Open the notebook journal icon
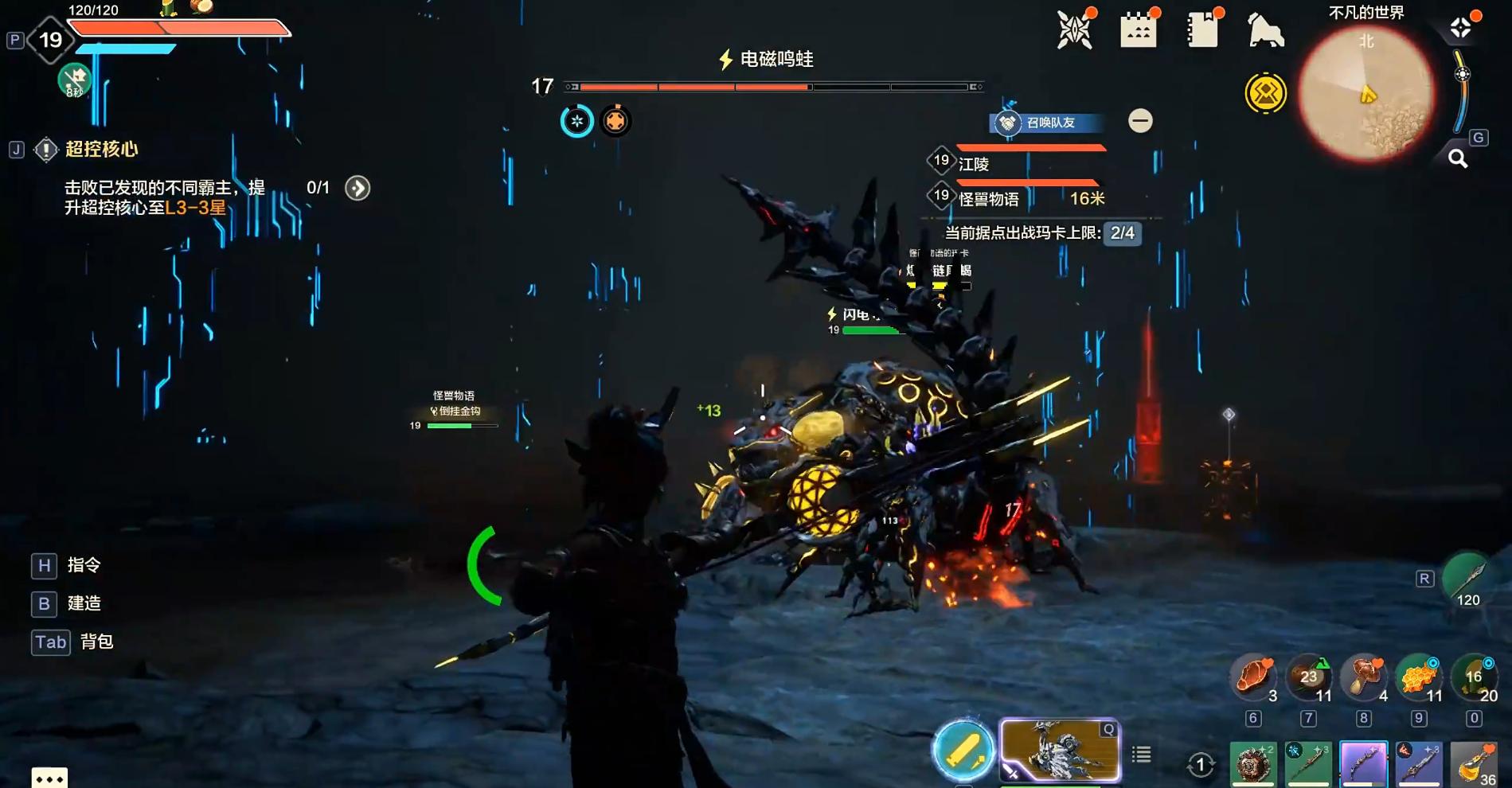The width and height of the screenshot is (1512, 788). click(x=1201, y=31)
